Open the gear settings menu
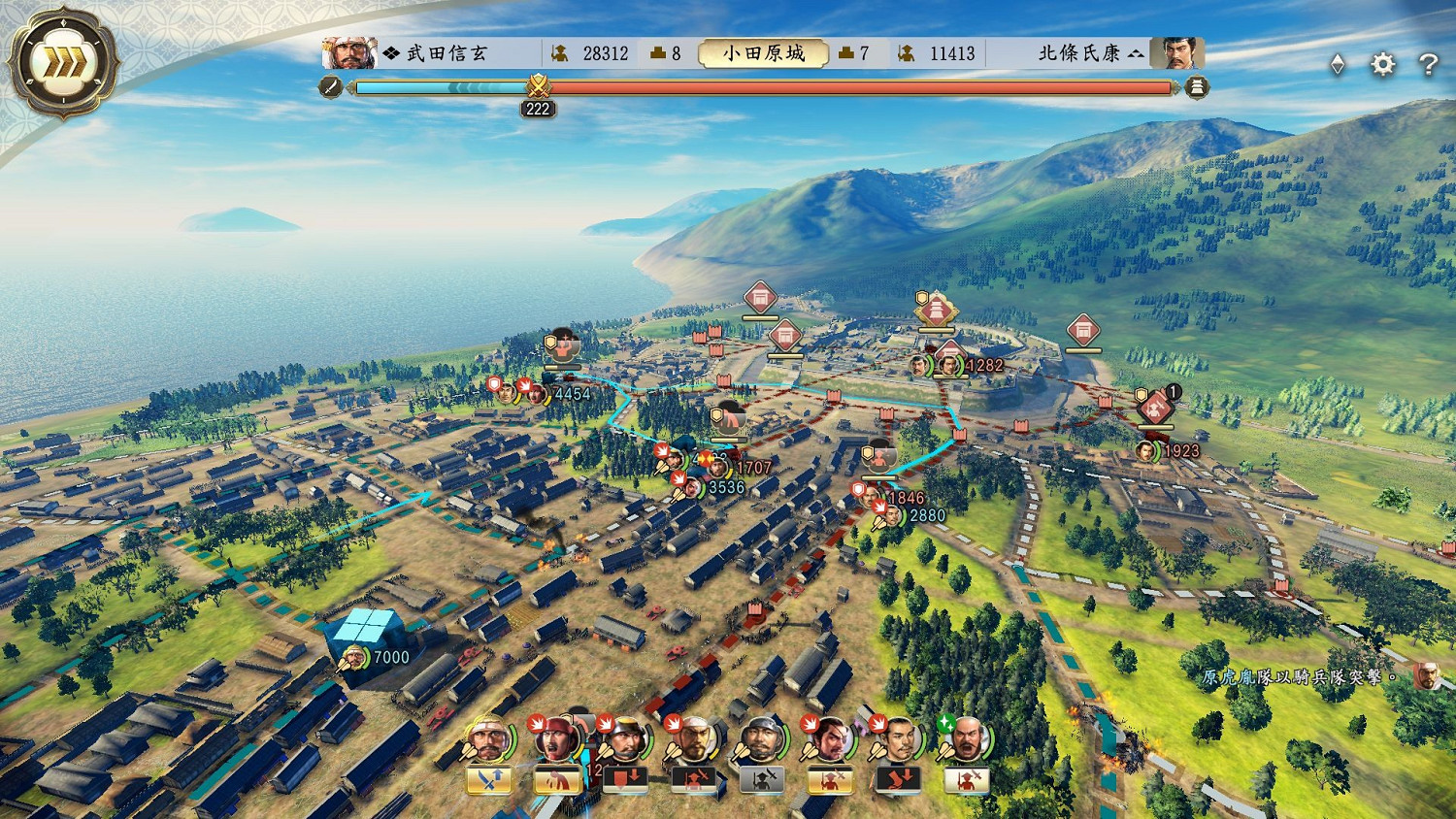Image resolution: width=1456 pixels, height=819 pixels. [1382, 65]
